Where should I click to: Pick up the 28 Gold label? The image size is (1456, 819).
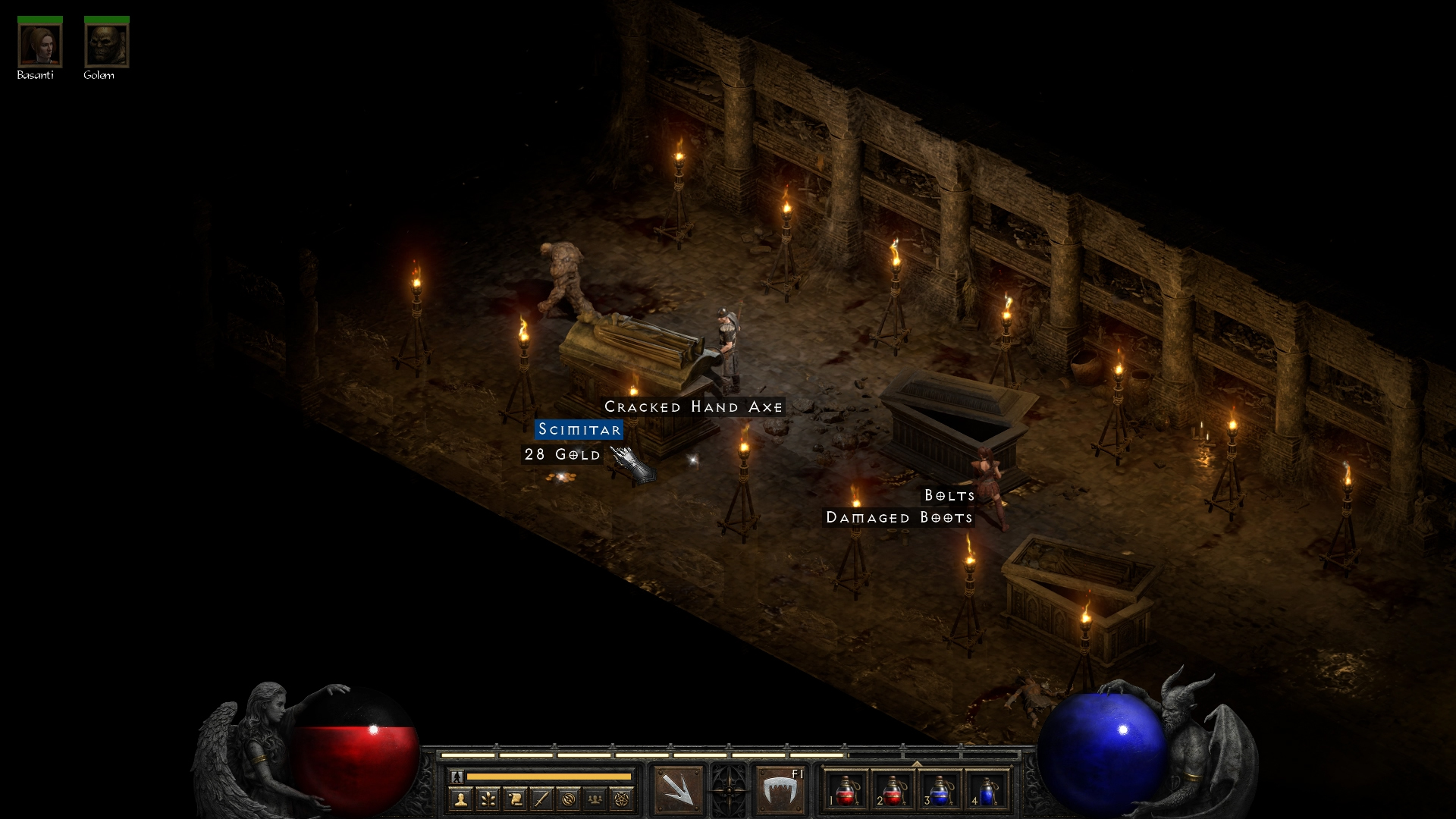562,454
